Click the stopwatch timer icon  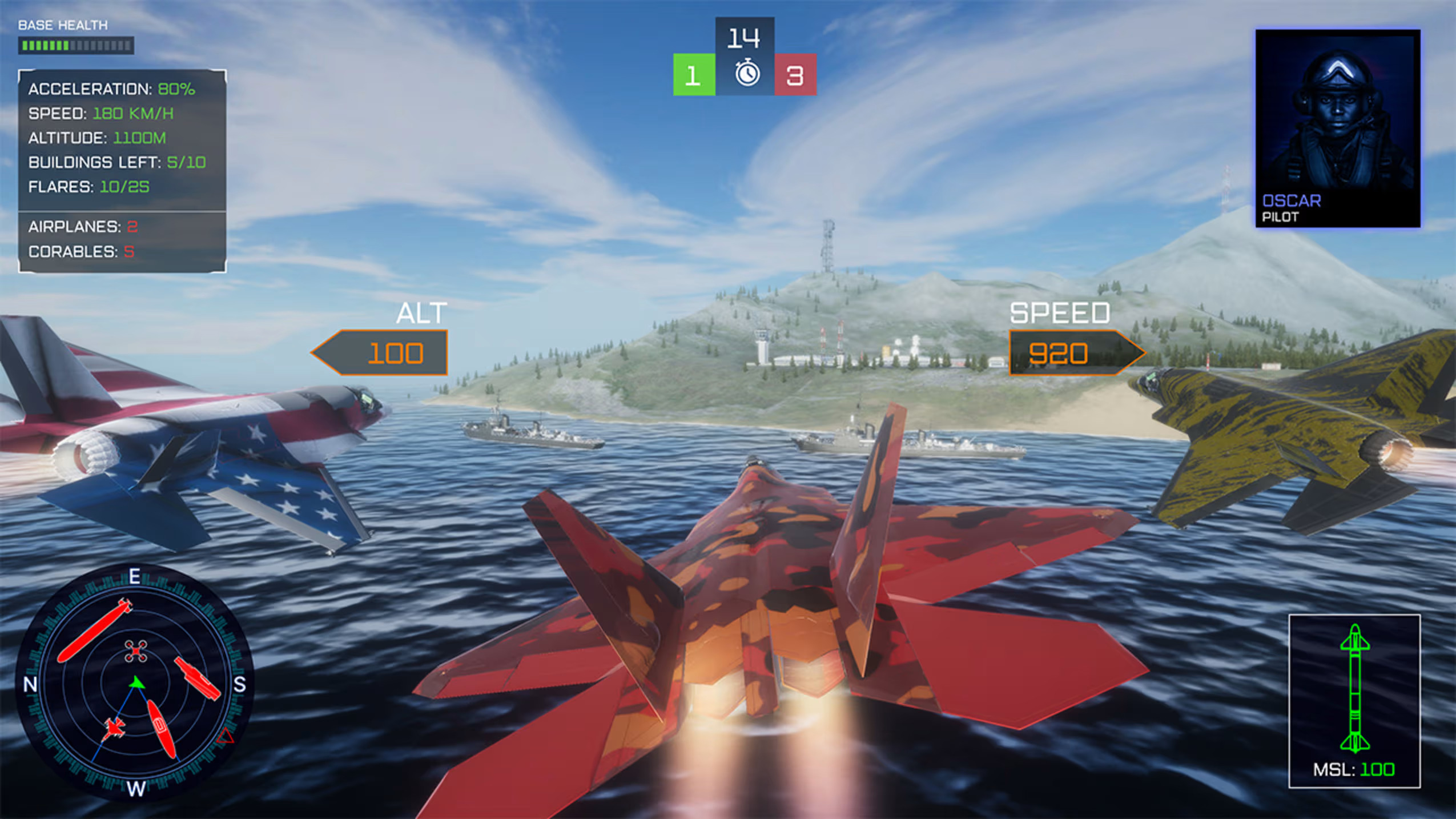747,74
